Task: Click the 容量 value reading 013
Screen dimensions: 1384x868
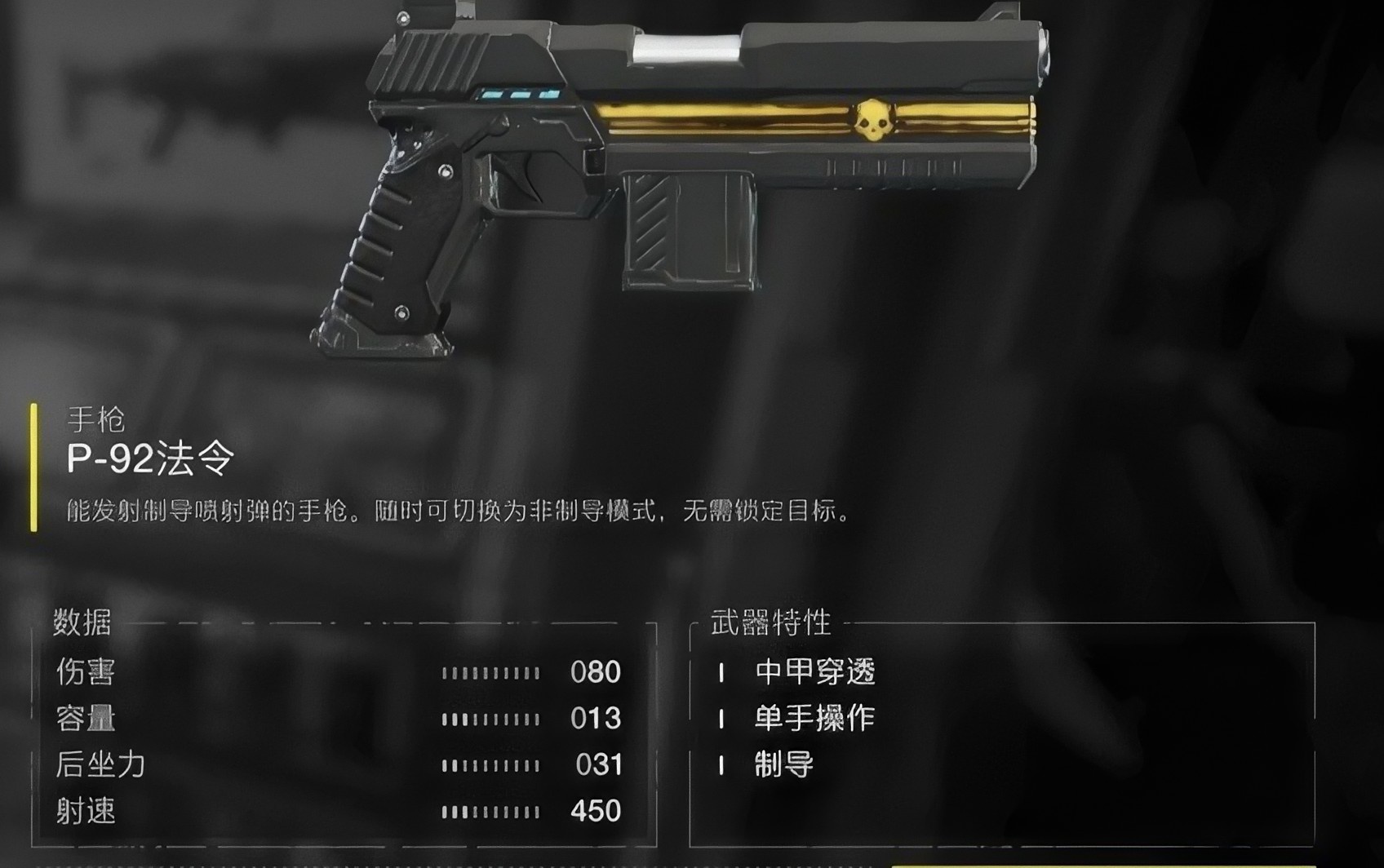Action: point(597,719)
